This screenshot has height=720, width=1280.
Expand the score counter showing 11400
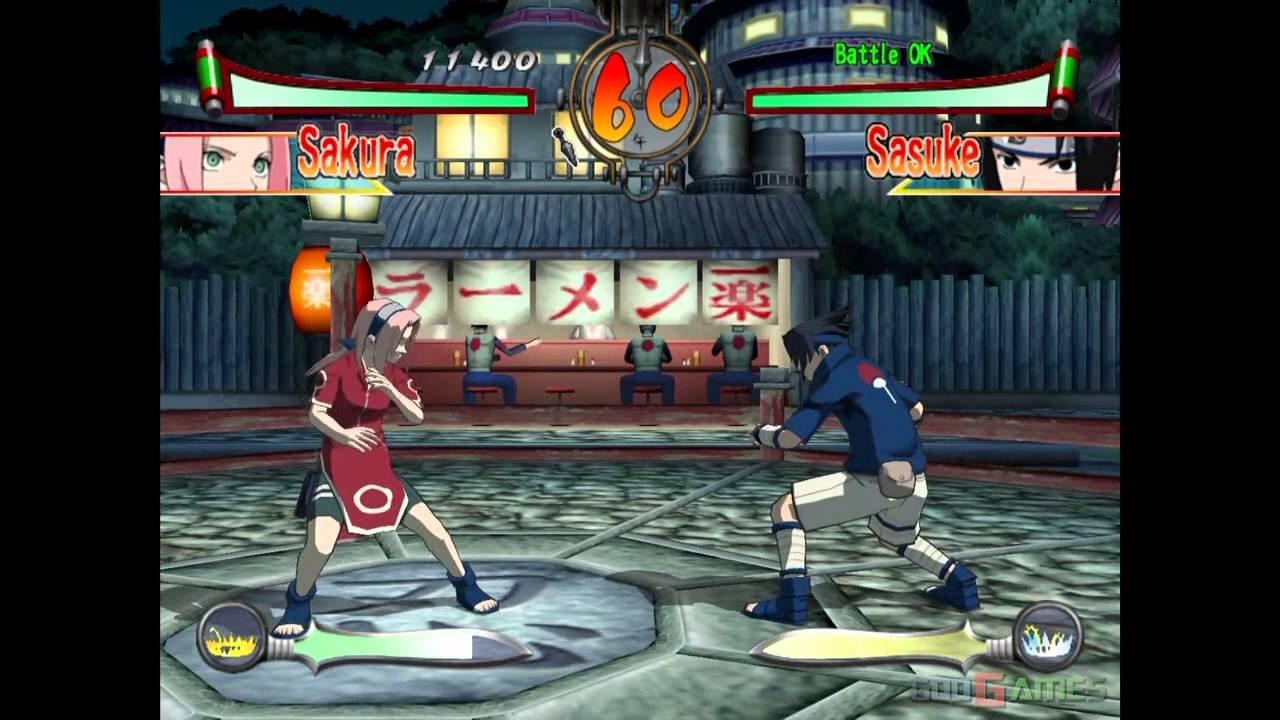(475, 60)
